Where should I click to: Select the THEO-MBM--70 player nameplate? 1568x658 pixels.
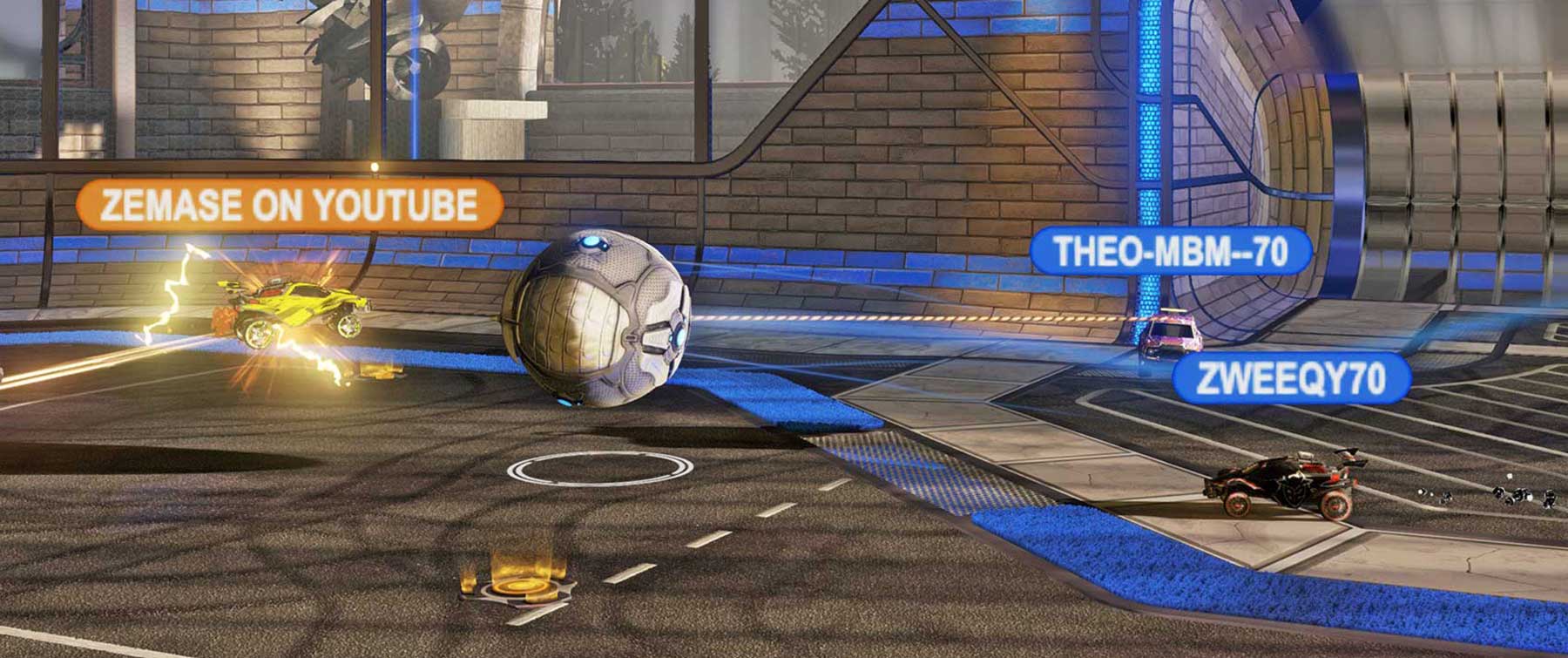coord(1171,252)
